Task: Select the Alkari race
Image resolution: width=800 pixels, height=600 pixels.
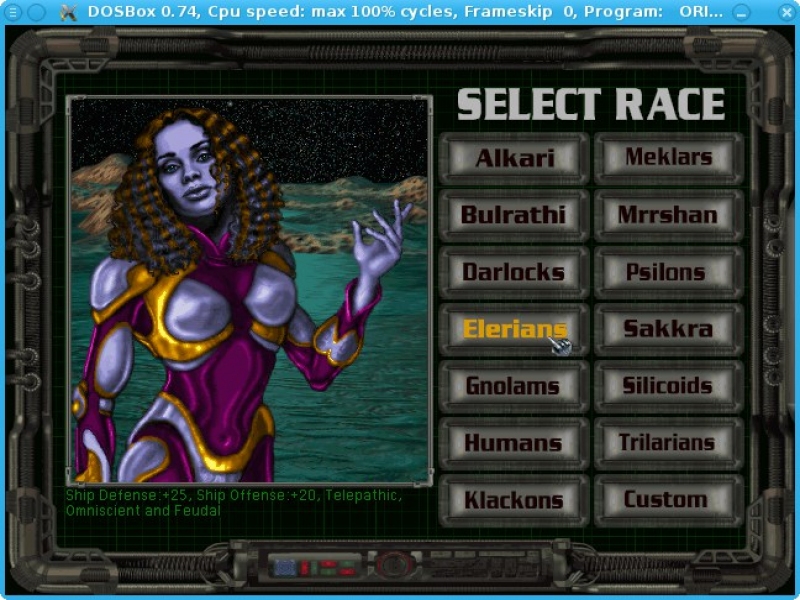Action: click(x=514, y=158)
